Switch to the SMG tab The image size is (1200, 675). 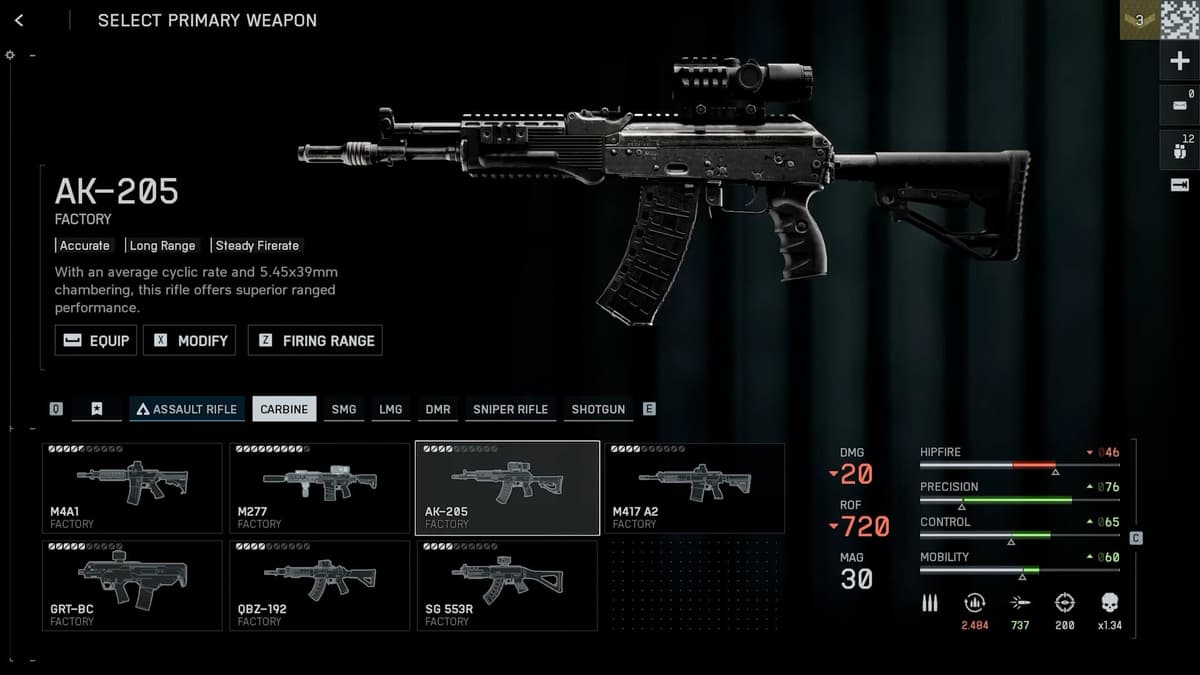[x=343, y=409]
